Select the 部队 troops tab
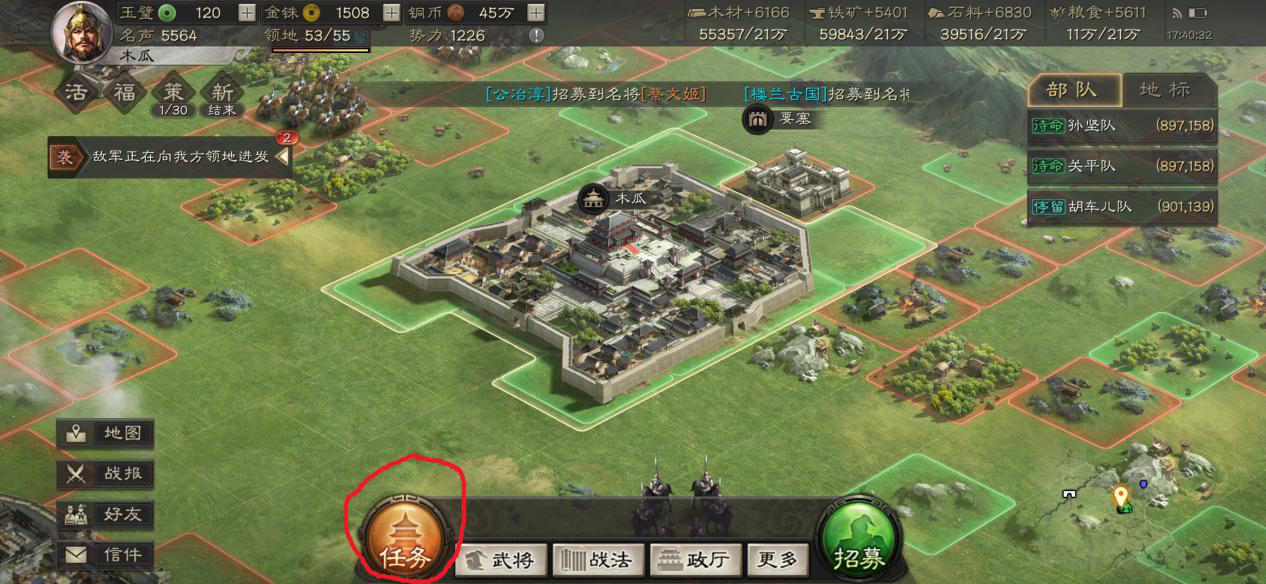 pyautogui.click(x=1071, y=90)
